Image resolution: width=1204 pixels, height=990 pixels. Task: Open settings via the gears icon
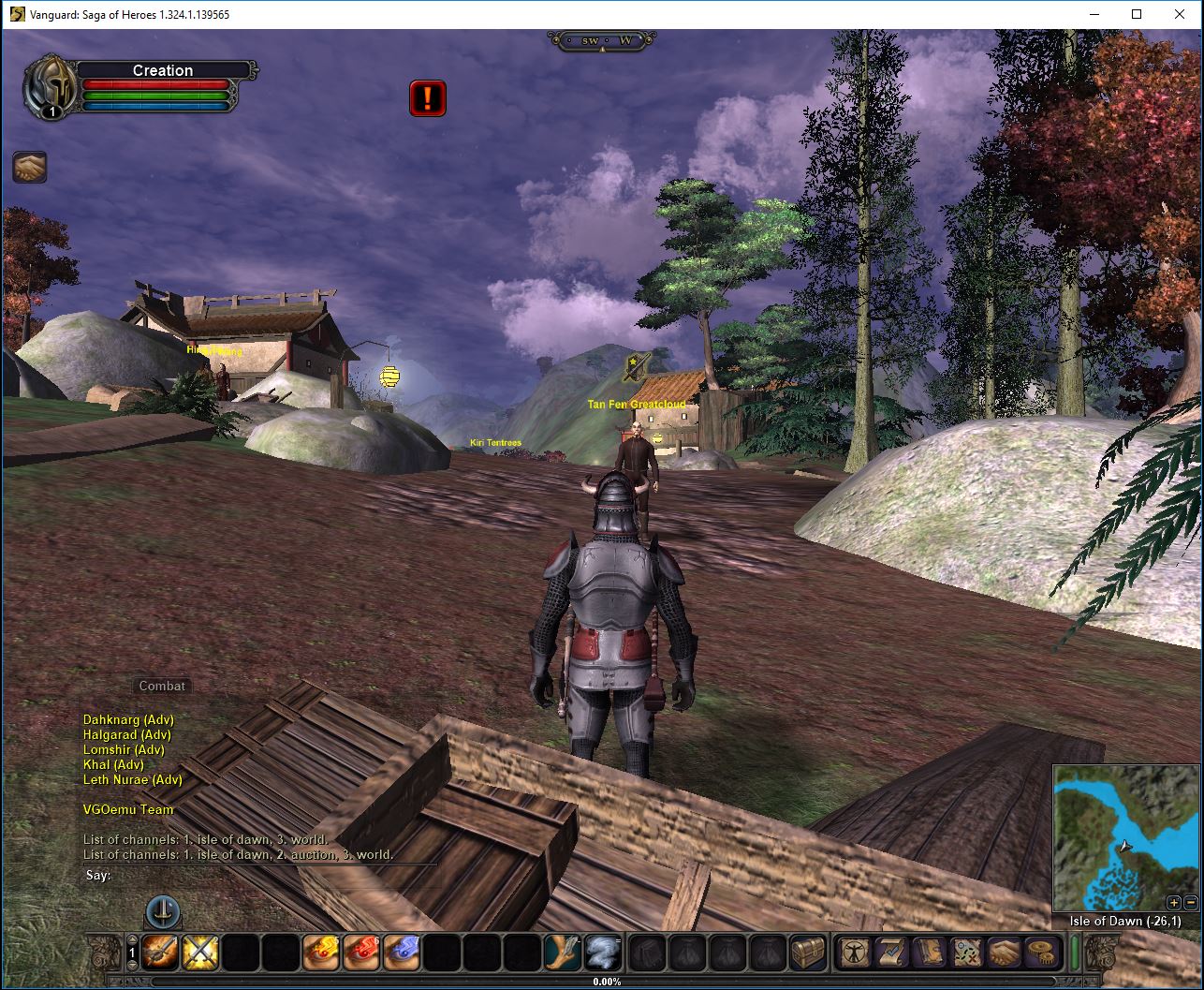pyautogui.click(x=1040, y=953)
